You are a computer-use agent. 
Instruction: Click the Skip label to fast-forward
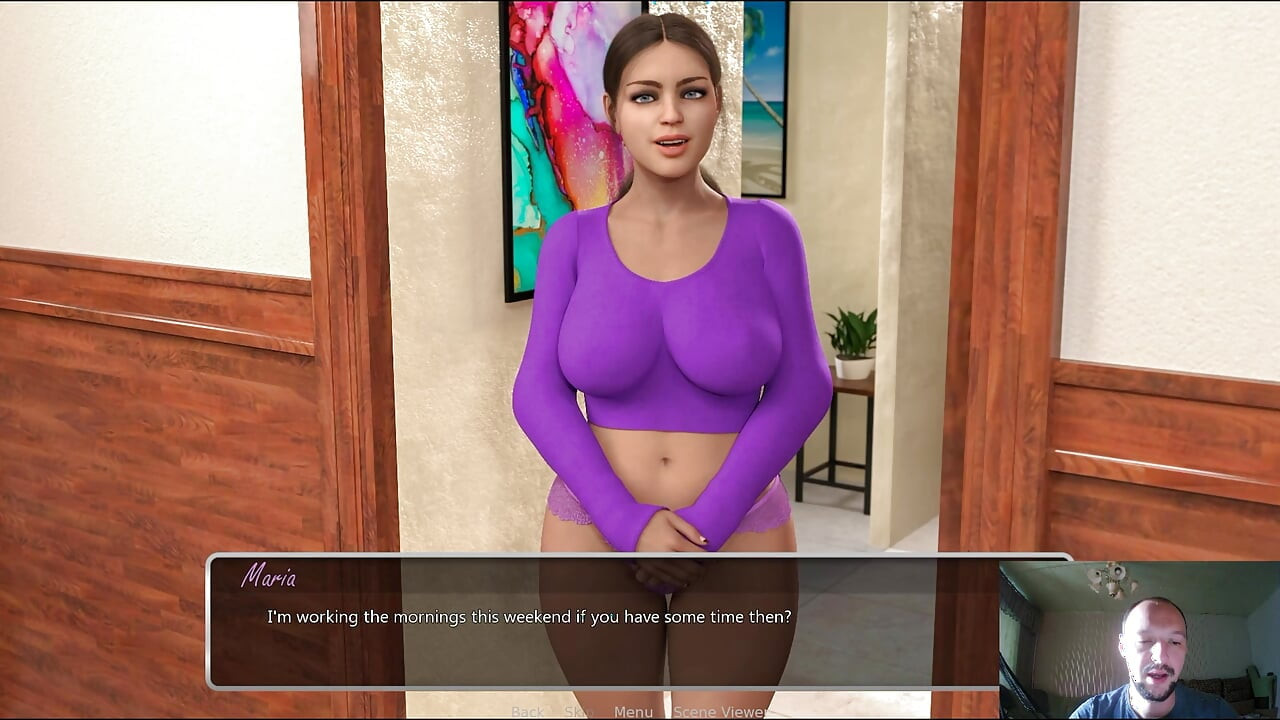point(577,711)
